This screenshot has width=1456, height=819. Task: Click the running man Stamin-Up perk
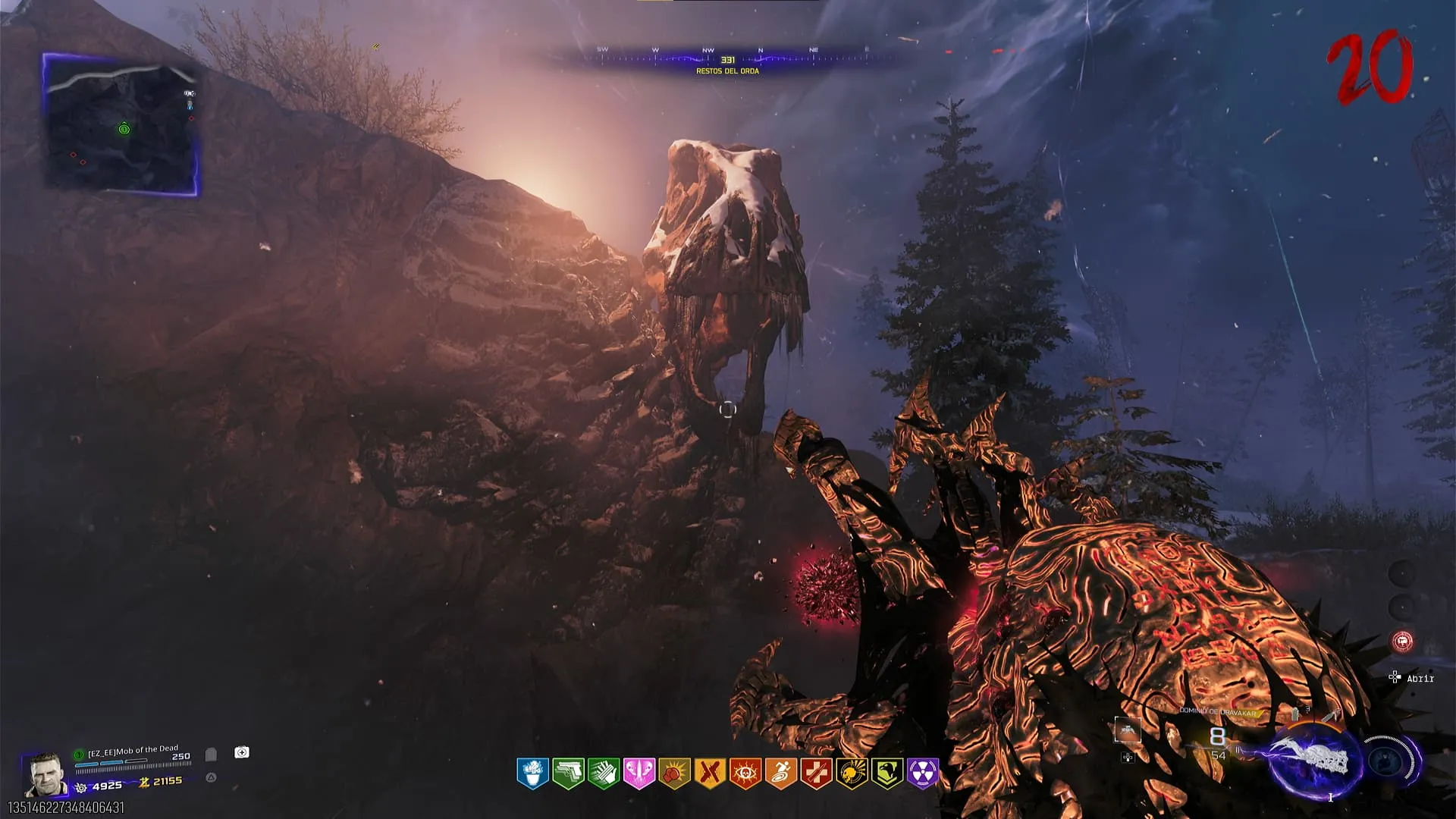coord(780,773)
